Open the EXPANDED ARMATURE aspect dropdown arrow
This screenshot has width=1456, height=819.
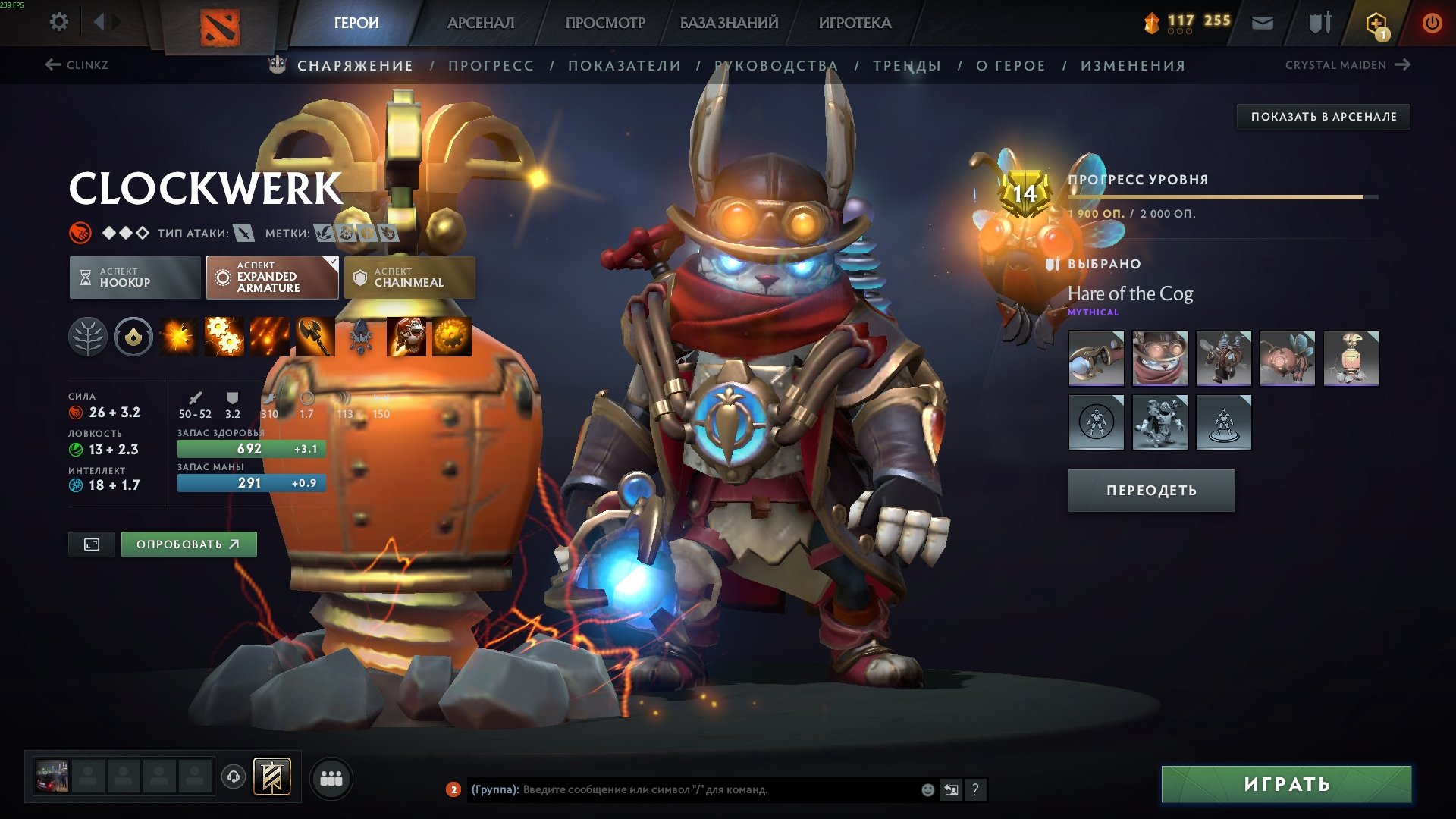pos(331,261)
